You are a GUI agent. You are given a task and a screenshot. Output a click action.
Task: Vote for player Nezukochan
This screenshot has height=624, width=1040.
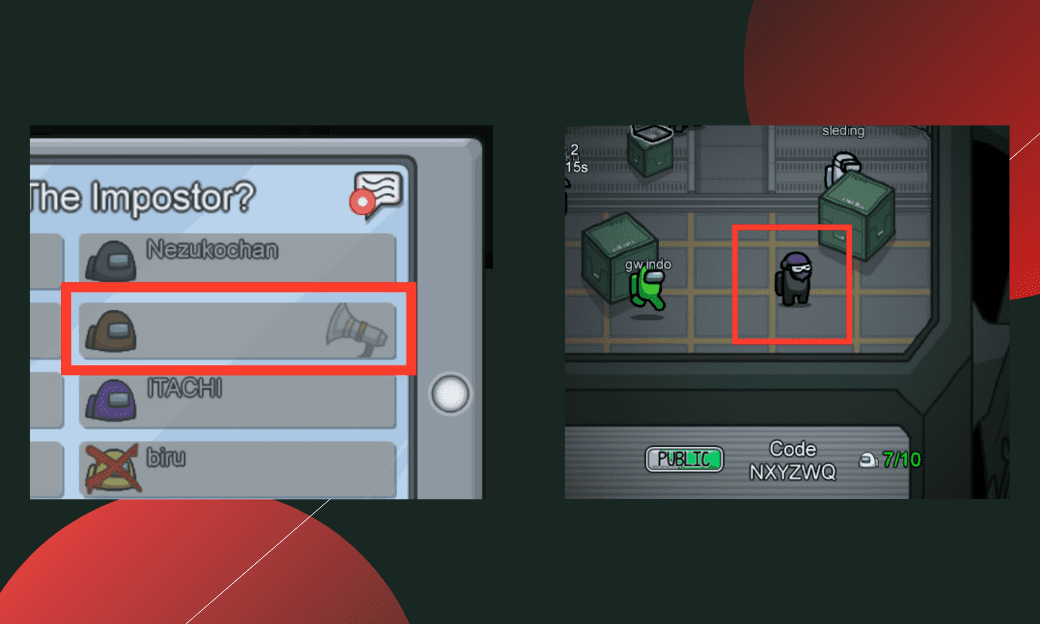[237, 258]
